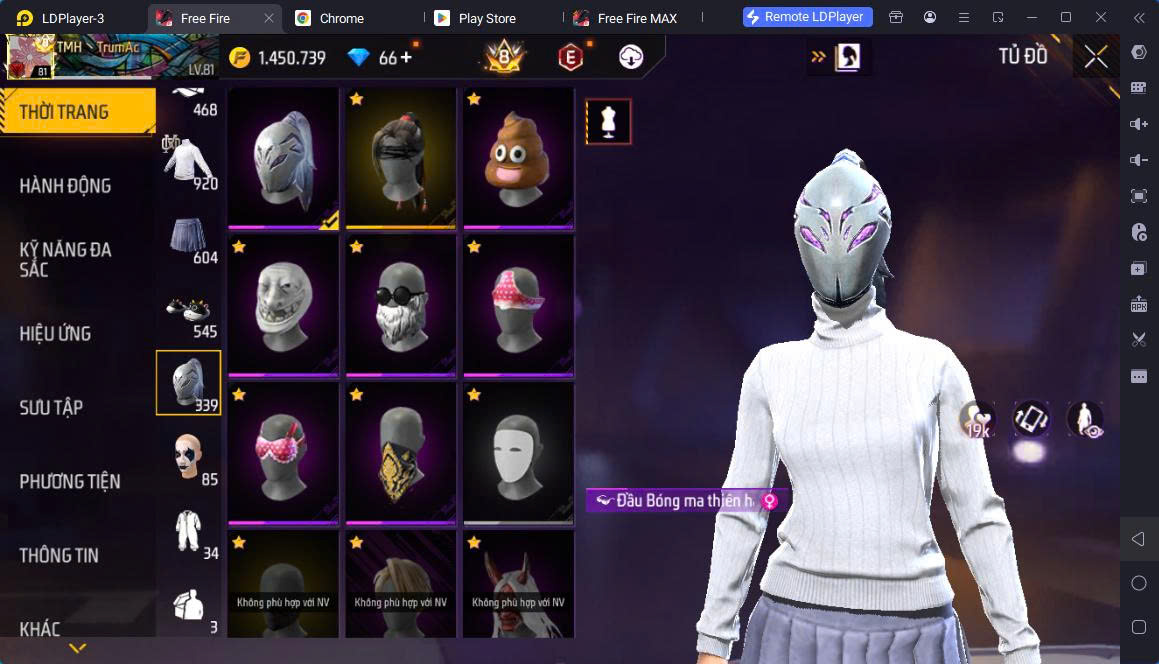Choose the white sweater tops subcategory
This screenshot has height=664, width=1159.
pyautogui.click(x=189, y=163)
